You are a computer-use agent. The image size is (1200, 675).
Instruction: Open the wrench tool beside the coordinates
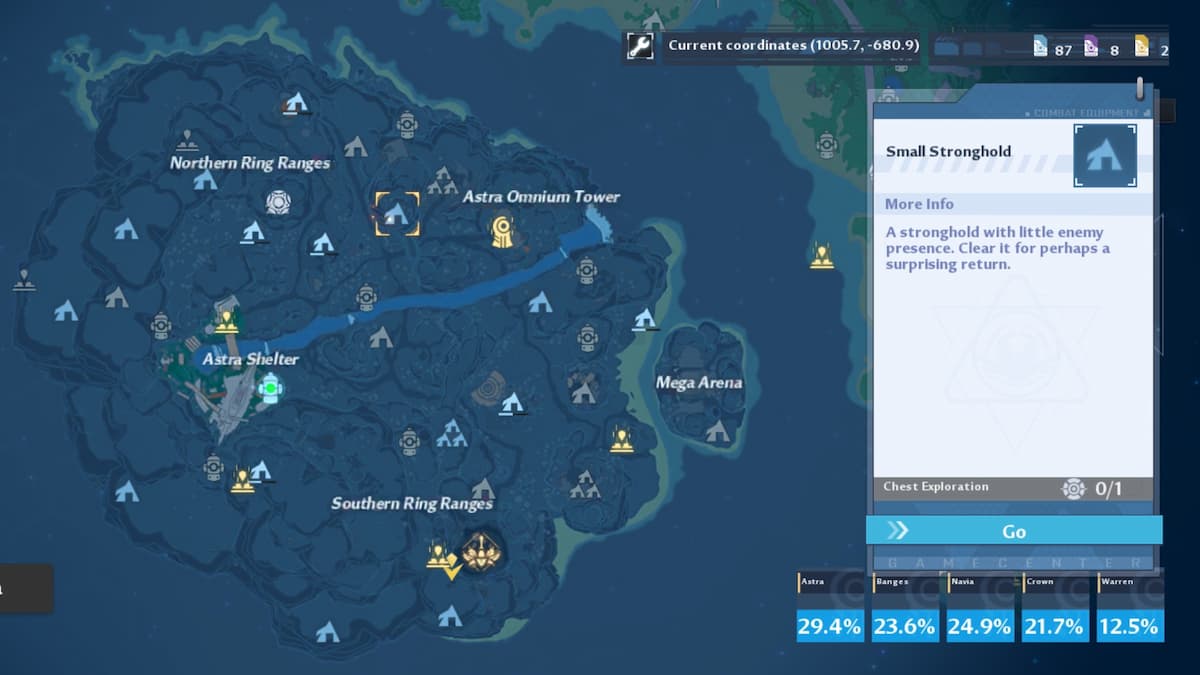click(640, 46)
